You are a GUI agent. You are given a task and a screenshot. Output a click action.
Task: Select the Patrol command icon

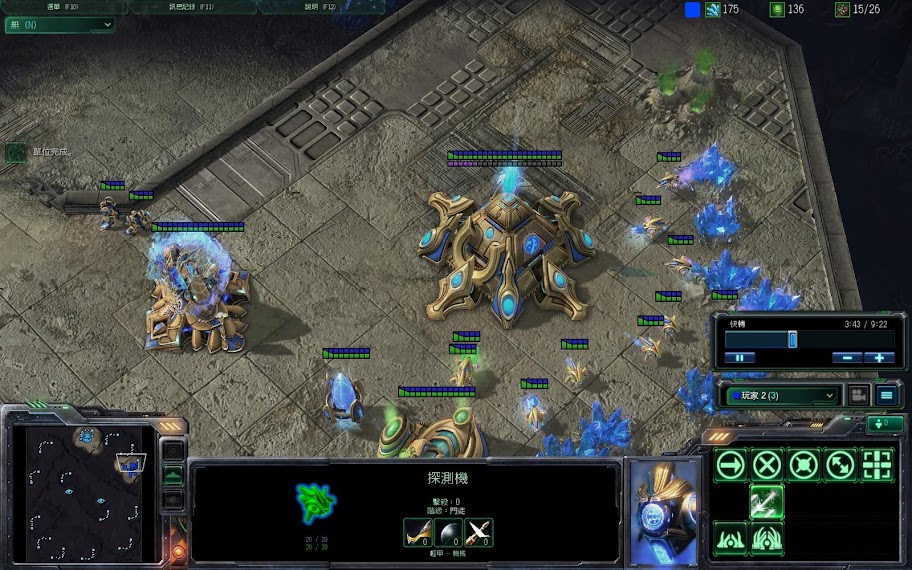tap(840, 465)
